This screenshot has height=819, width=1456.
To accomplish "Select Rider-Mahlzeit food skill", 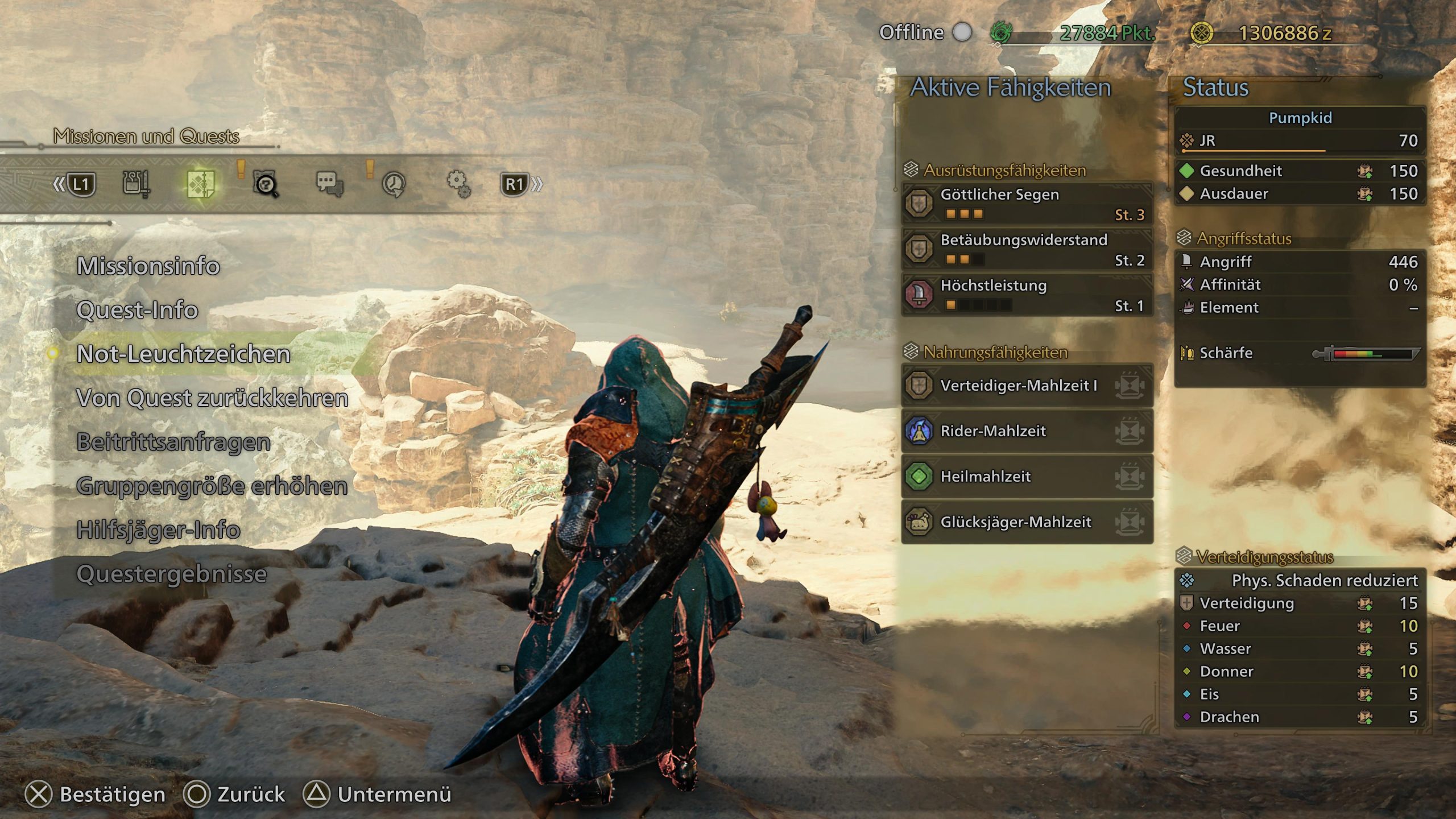I will point(1027,431).
